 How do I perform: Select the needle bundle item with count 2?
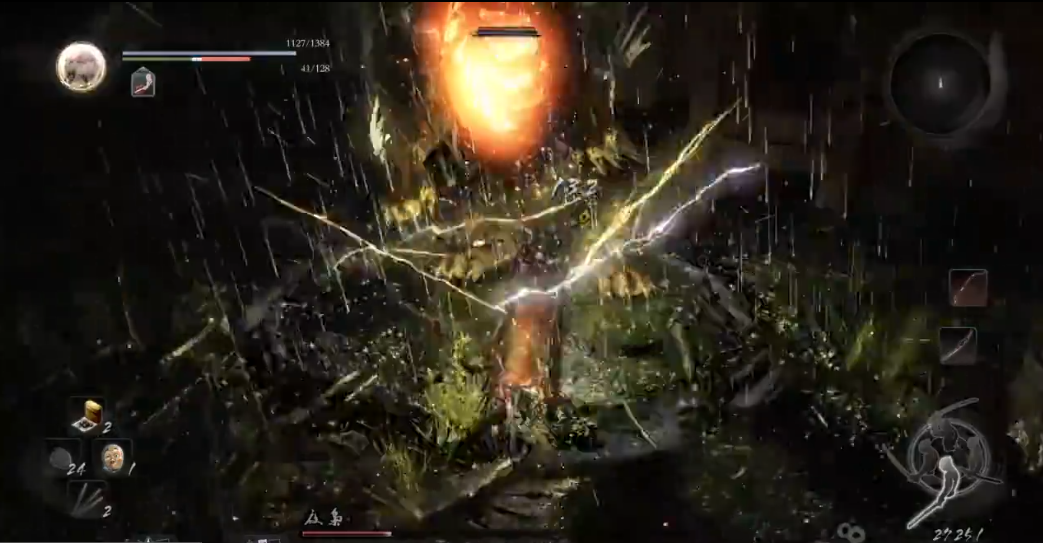88,497
